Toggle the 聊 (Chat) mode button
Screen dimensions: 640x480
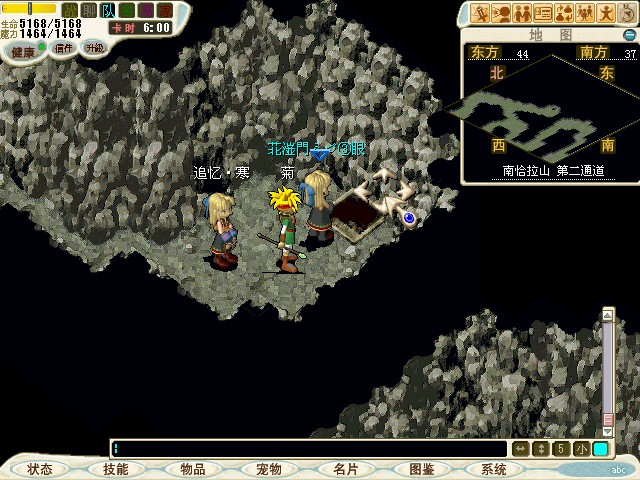89,10
